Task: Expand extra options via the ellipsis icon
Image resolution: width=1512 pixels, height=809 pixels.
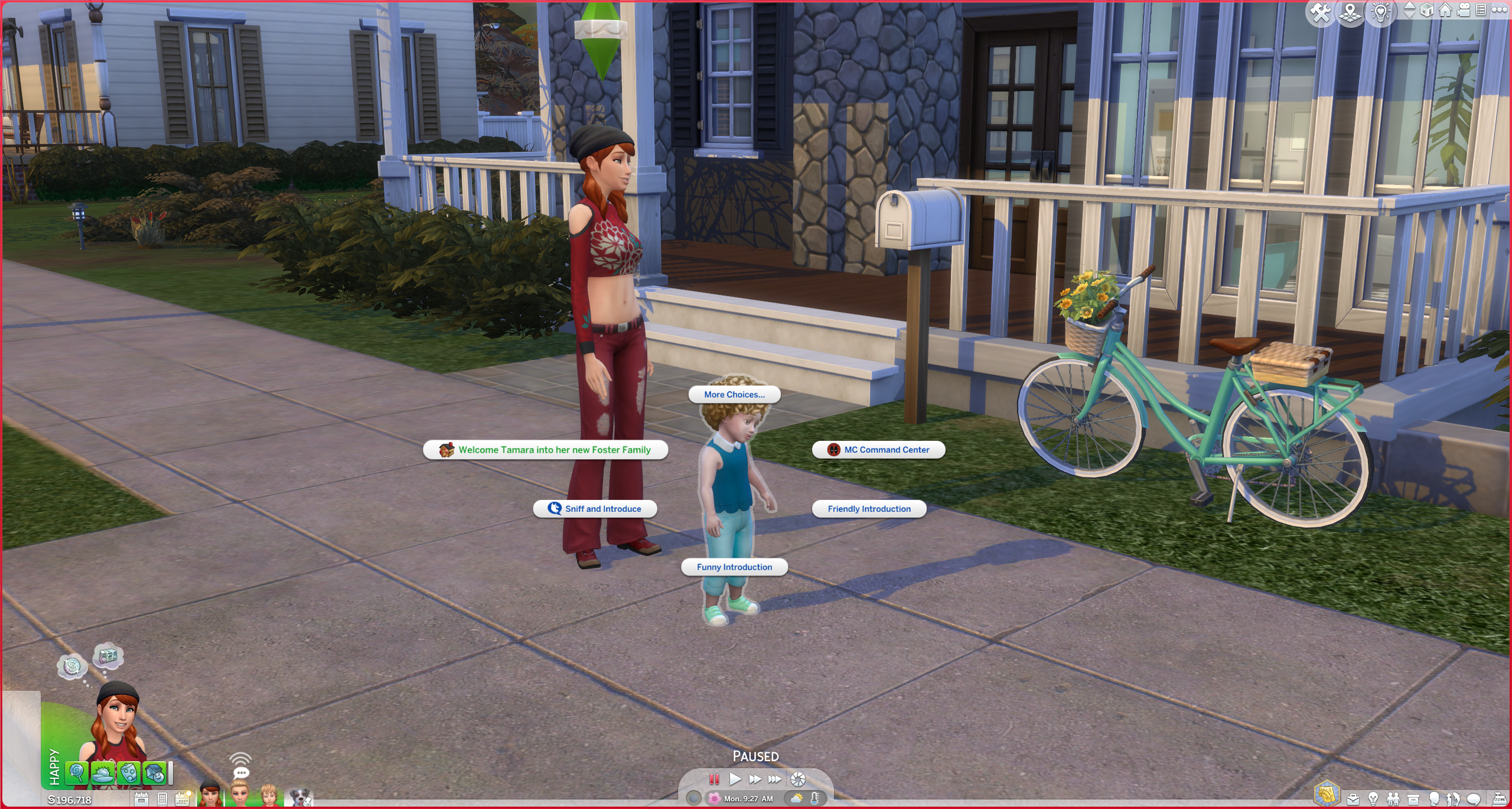Action: 1499,11
